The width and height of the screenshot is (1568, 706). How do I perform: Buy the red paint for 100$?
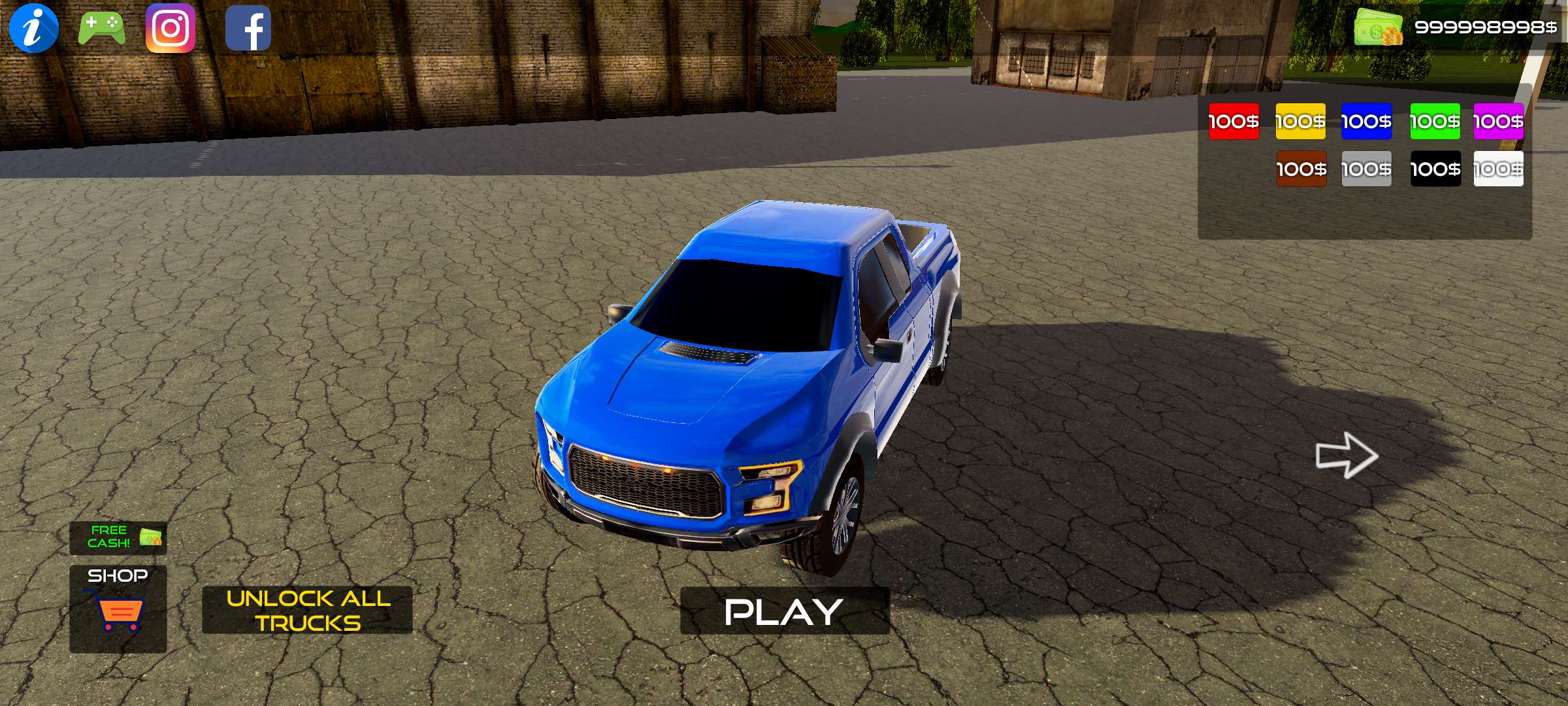coord(1233,122)
